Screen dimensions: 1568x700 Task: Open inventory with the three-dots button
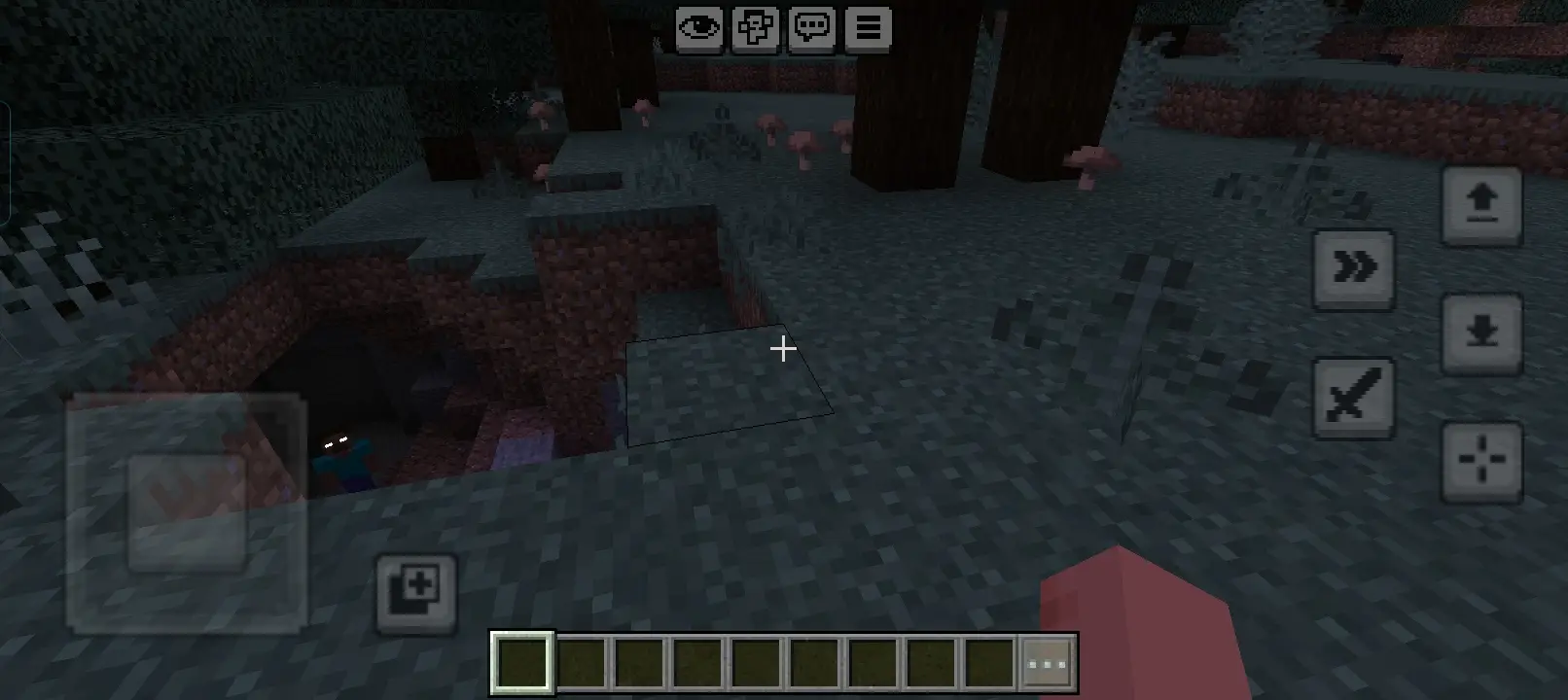[1048, 664]
